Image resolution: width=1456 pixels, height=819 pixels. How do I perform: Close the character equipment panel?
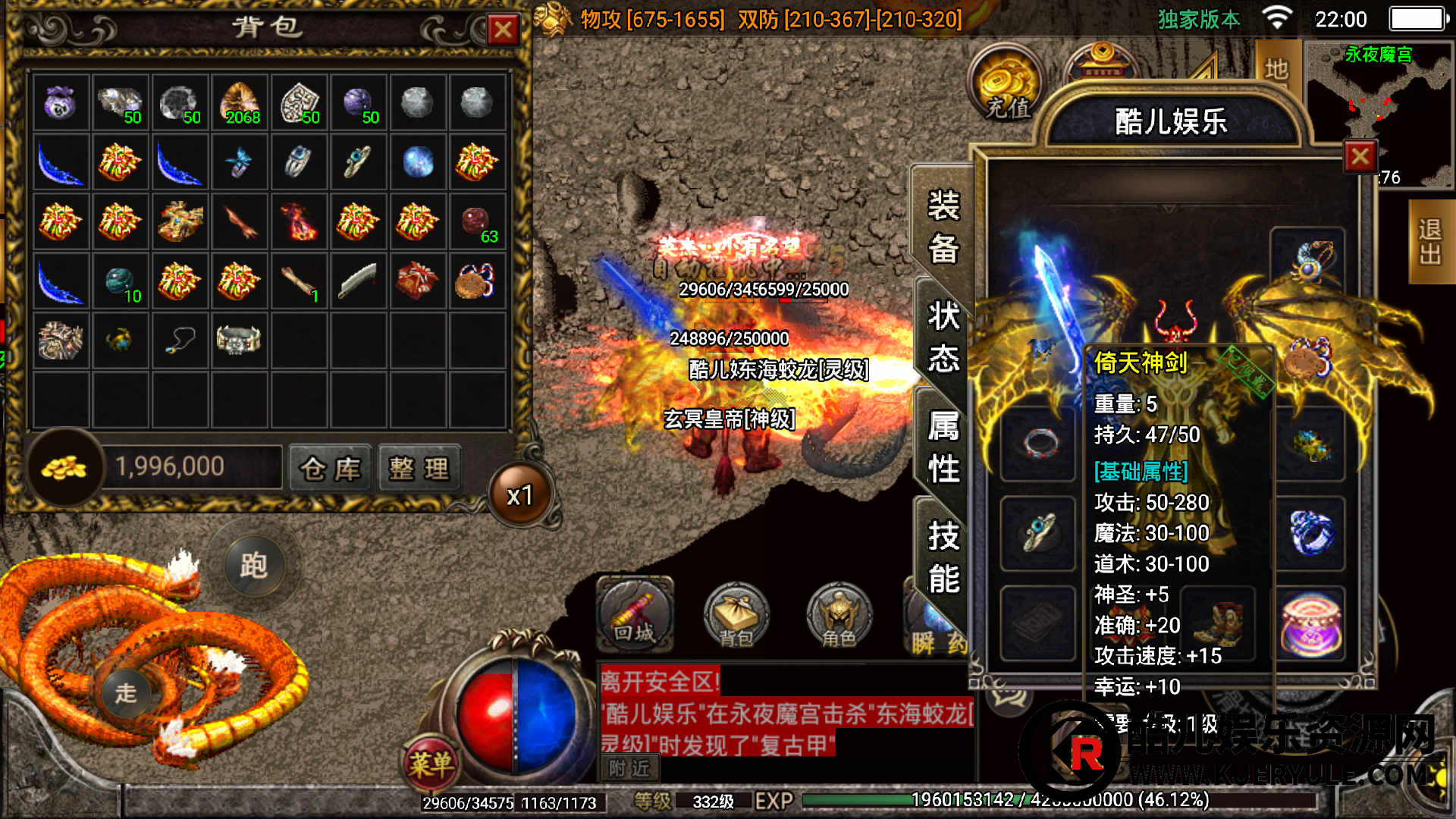click(x=1360, y=157)
